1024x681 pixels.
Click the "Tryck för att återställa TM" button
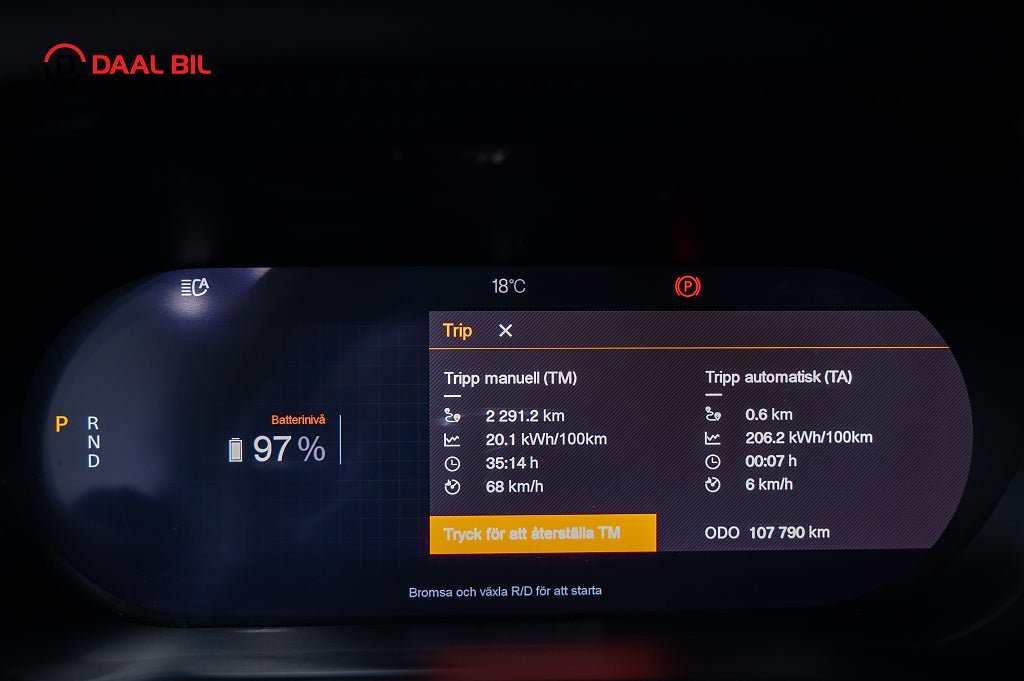click(543, 533)
